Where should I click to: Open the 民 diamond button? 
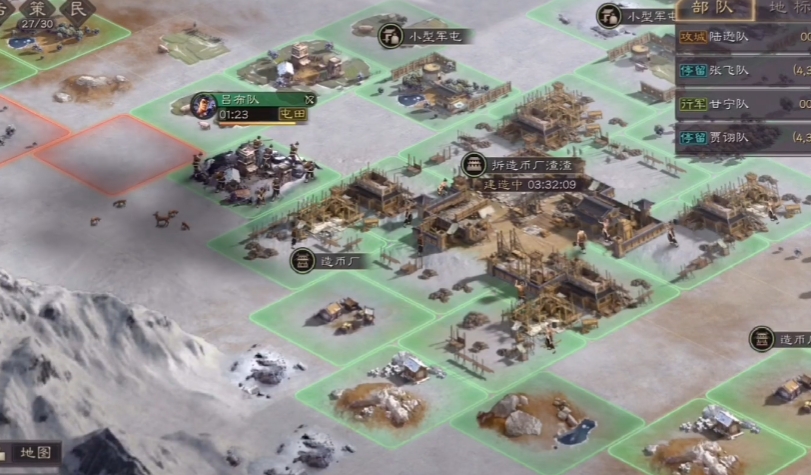(76, 9)
